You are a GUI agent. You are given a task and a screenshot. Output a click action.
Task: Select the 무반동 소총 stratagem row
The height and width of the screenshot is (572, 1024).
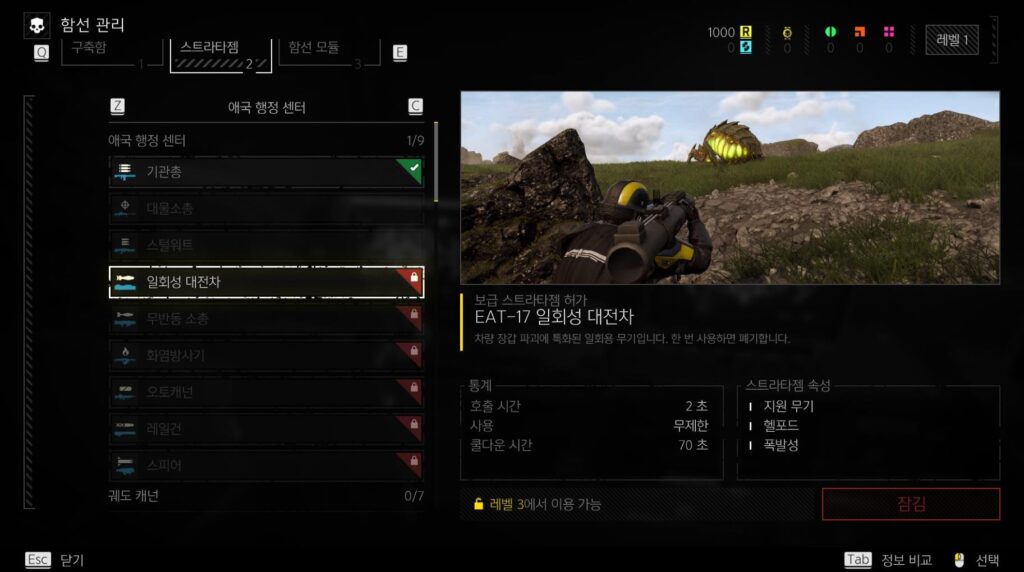click(x=265, y=319)
